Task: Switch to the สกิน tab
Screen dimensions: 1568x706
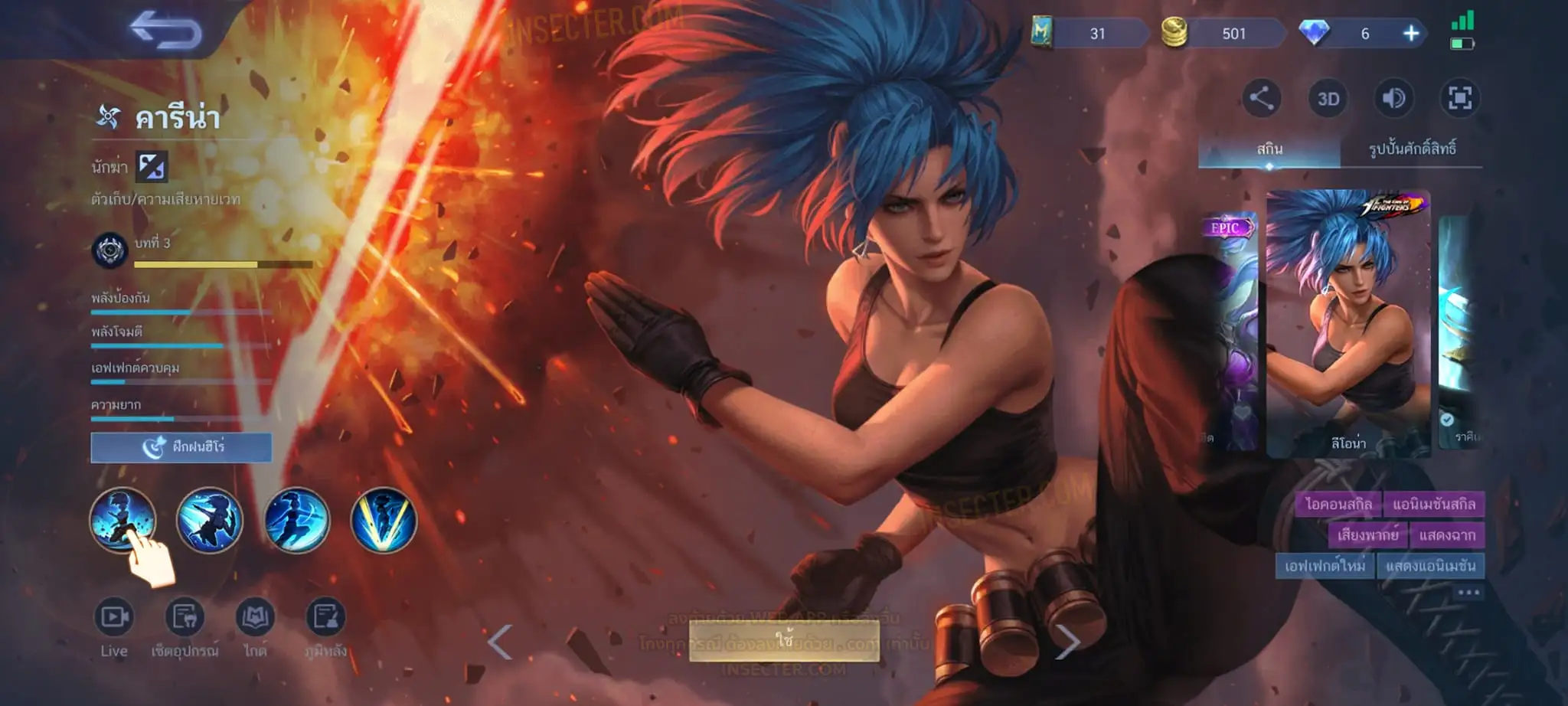Action: pos(1269,149)
